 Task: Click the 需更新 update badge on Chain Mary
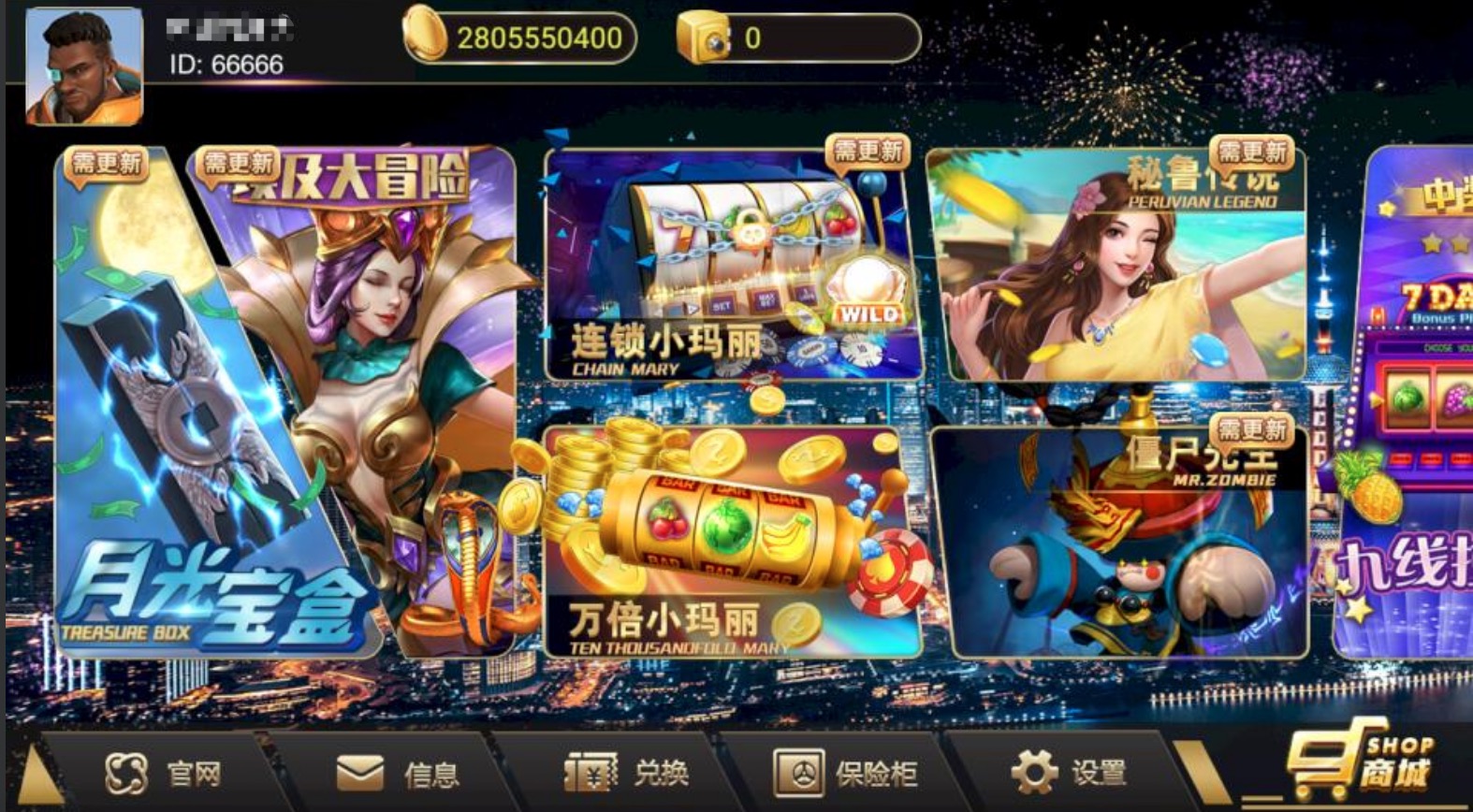[x=869, y=153]
